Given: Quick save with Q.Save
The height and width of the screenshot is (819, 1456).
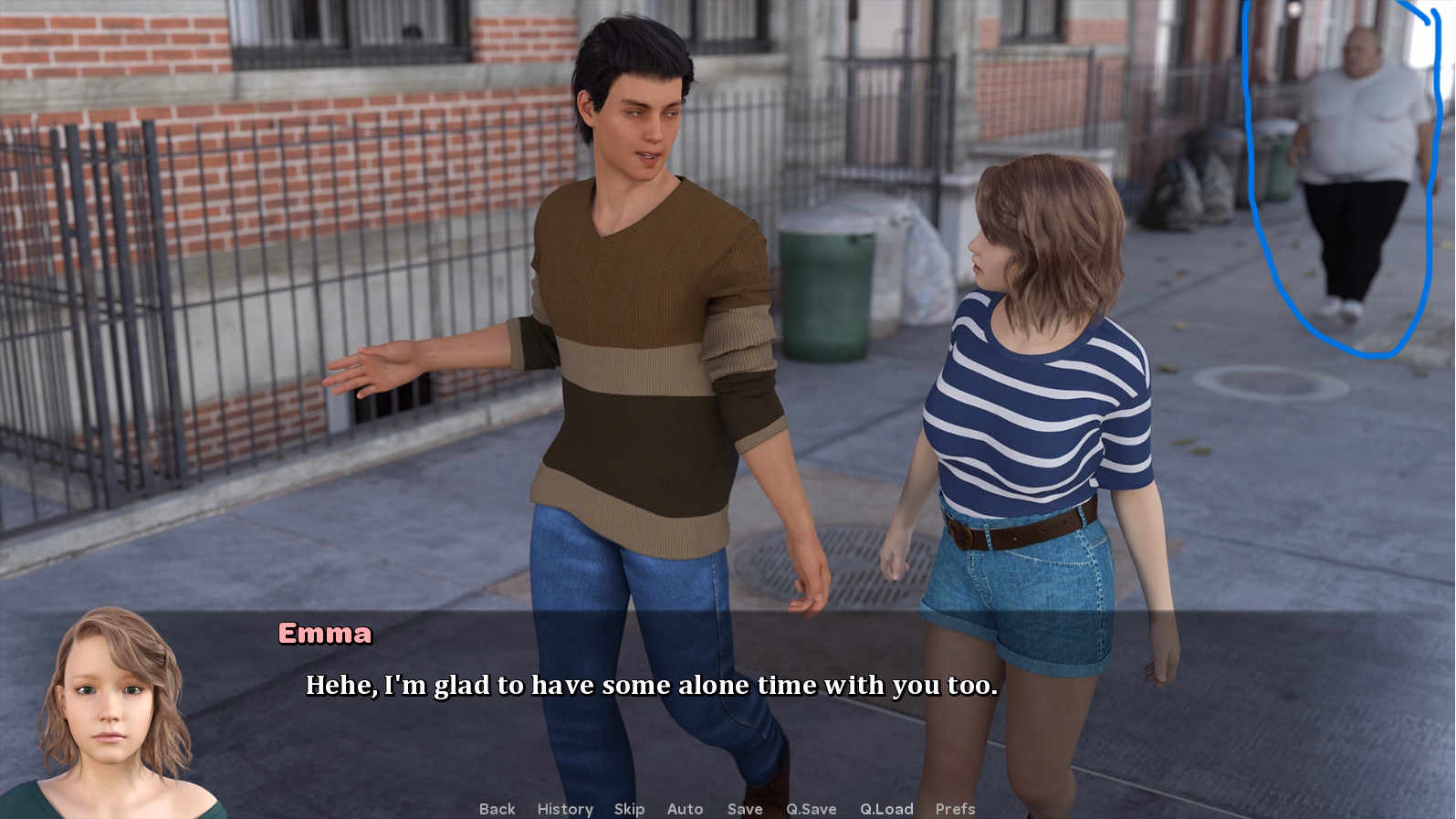Looking at the screenshot, I should [812, 809].
